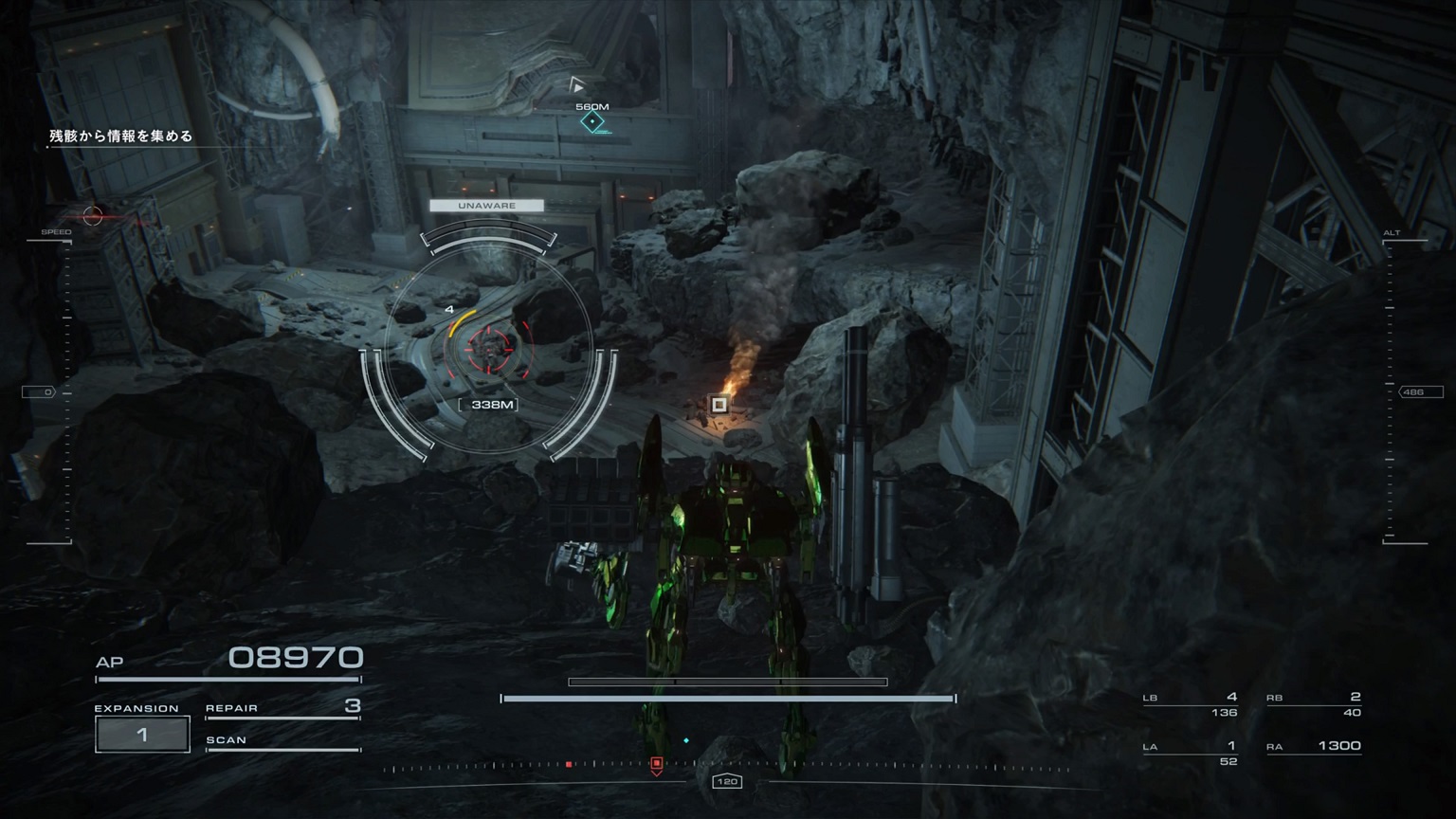Select the LA weapon slot
The width and height of the screenshot is (1456, 819).
click(1191, 753)
